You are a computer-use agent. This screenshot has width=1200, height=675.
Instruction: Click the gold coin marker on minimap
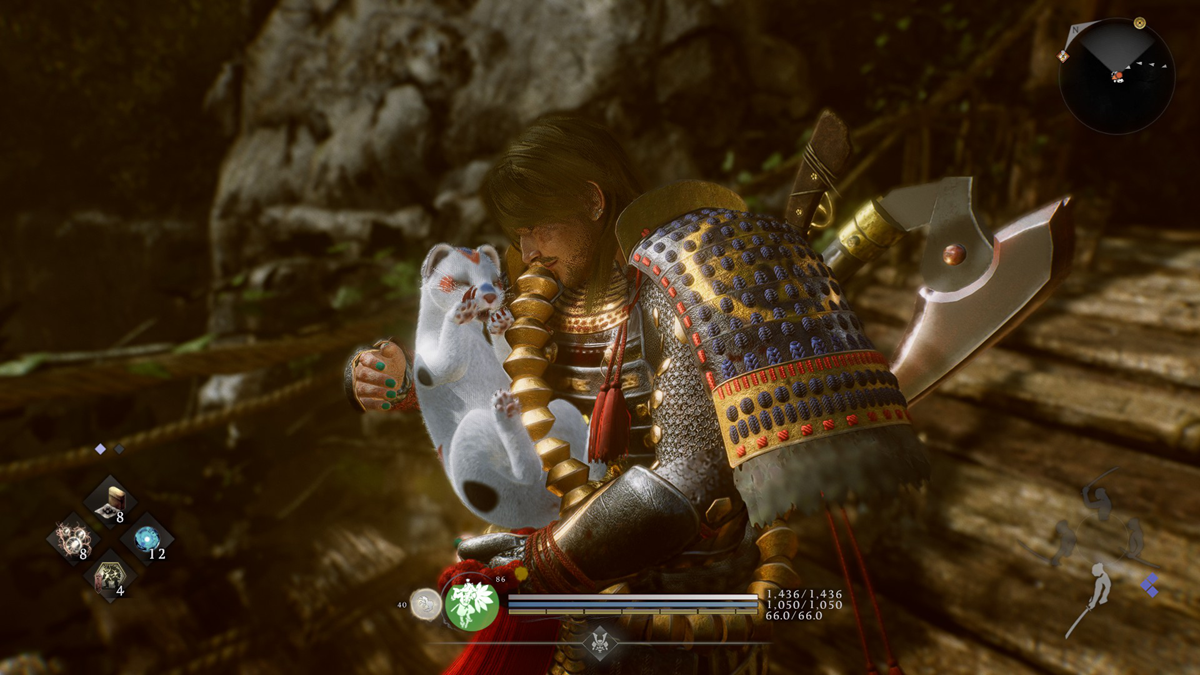(x=1139, y=22)
